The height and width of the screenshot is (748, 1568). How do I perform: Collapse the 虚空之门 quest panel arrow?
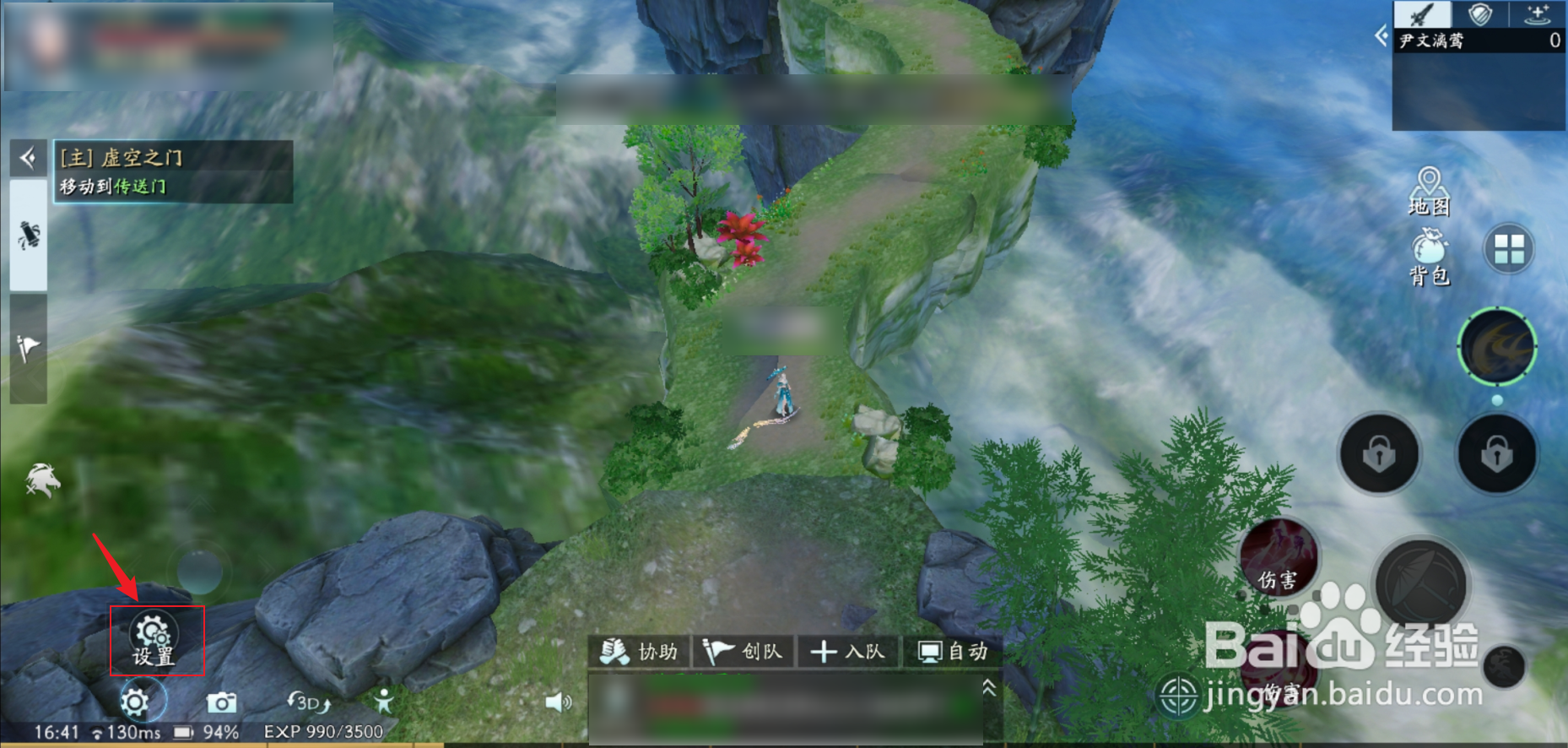tap(28, 157)
